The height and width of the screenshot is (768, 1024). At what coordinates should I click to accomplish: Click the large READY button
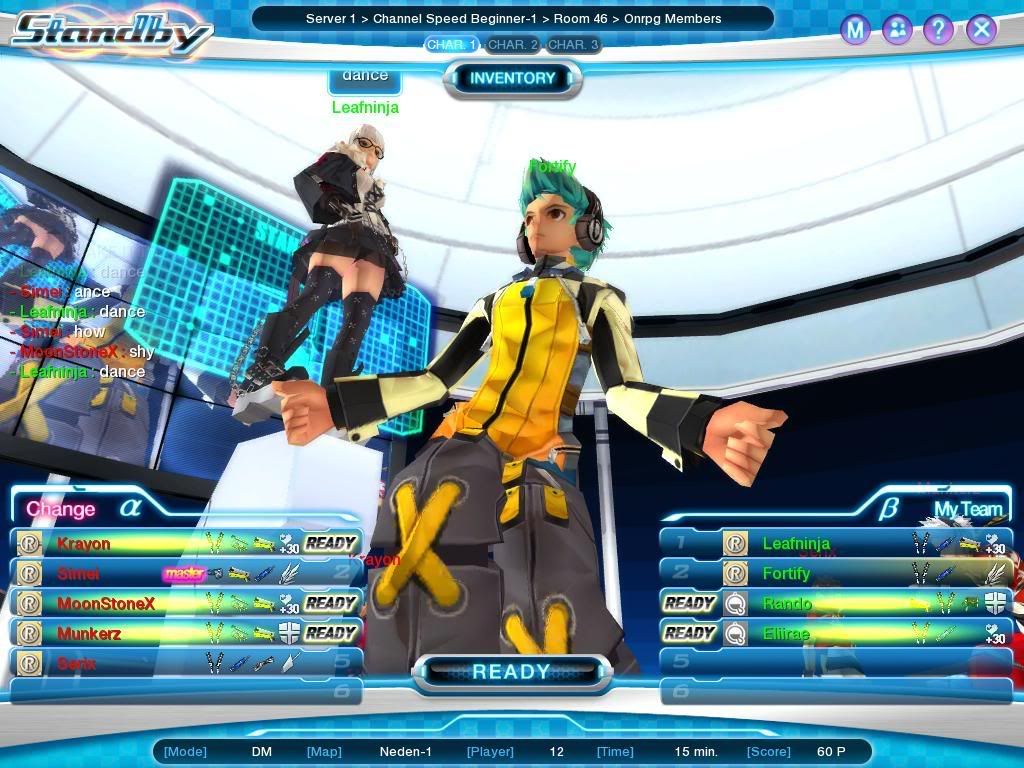[512, 672]
